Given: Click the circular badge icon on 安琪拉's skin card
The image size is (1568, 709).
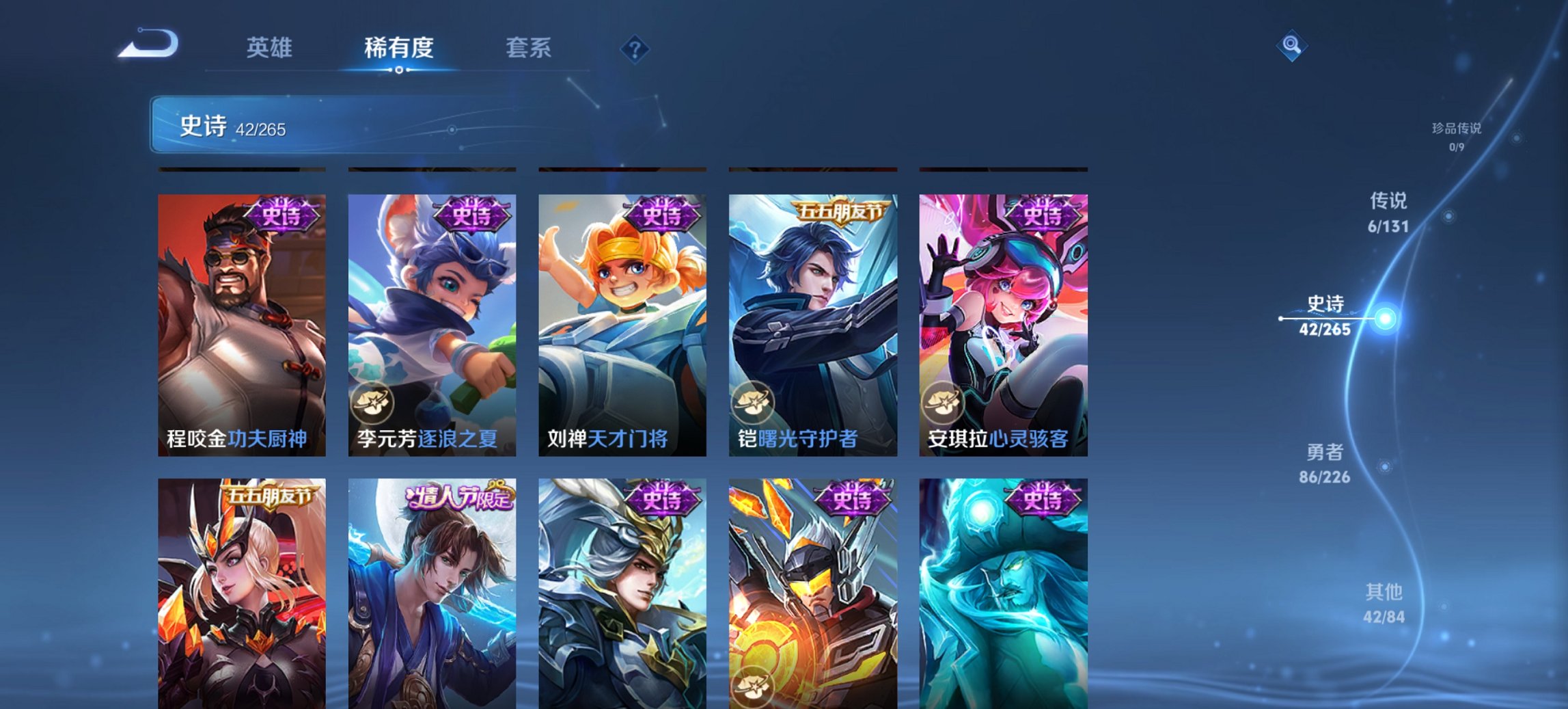Looking at the screenshot, I should [x=945, y=402].
